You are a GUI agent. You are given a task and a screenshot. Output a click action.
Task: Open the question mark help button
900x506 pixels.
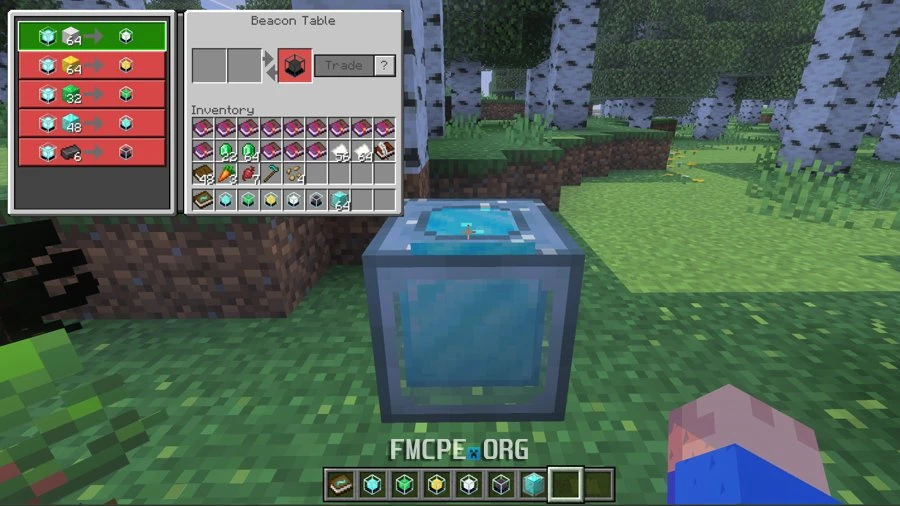385,66
